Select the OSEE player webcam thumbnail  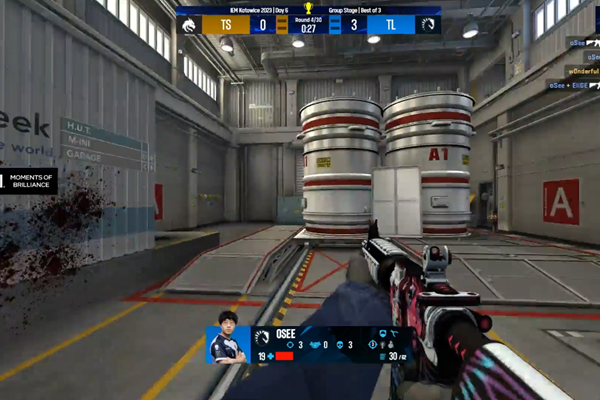(x=228, y=344)
